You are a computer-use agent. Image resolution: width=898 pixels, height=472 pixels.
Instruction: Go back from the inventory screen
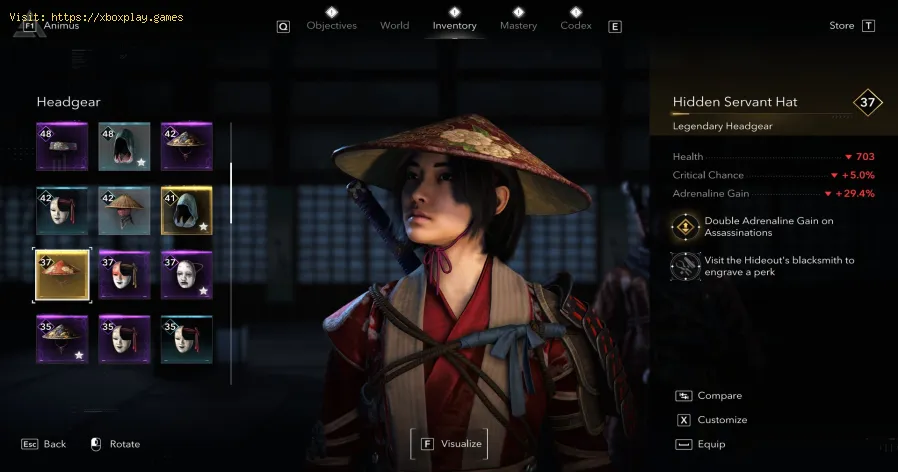point(44,444)
